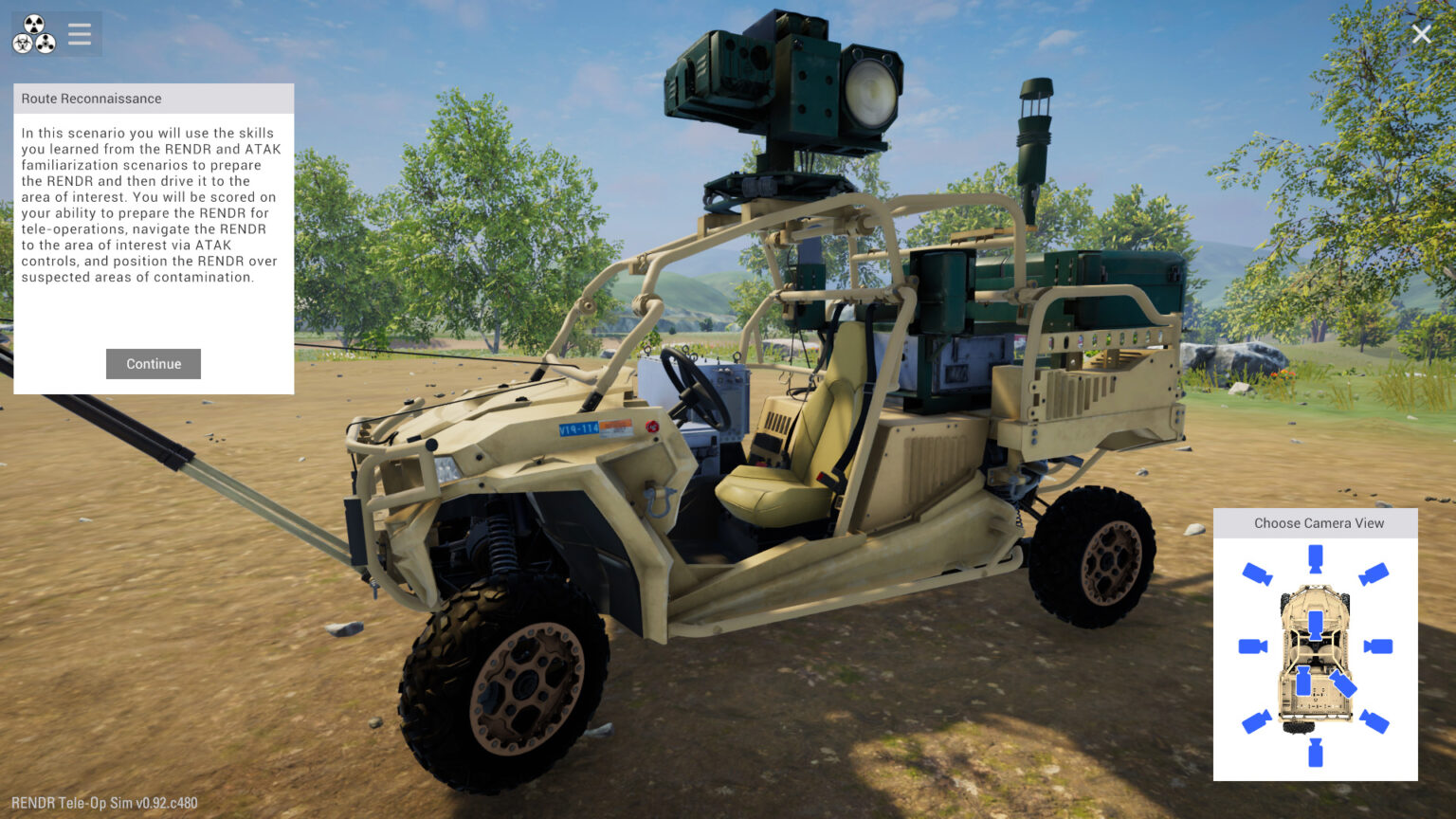This screenshot has width=1456, height=819.
Task: Select the front-right corner camera view
Action: coord(1374,573)
